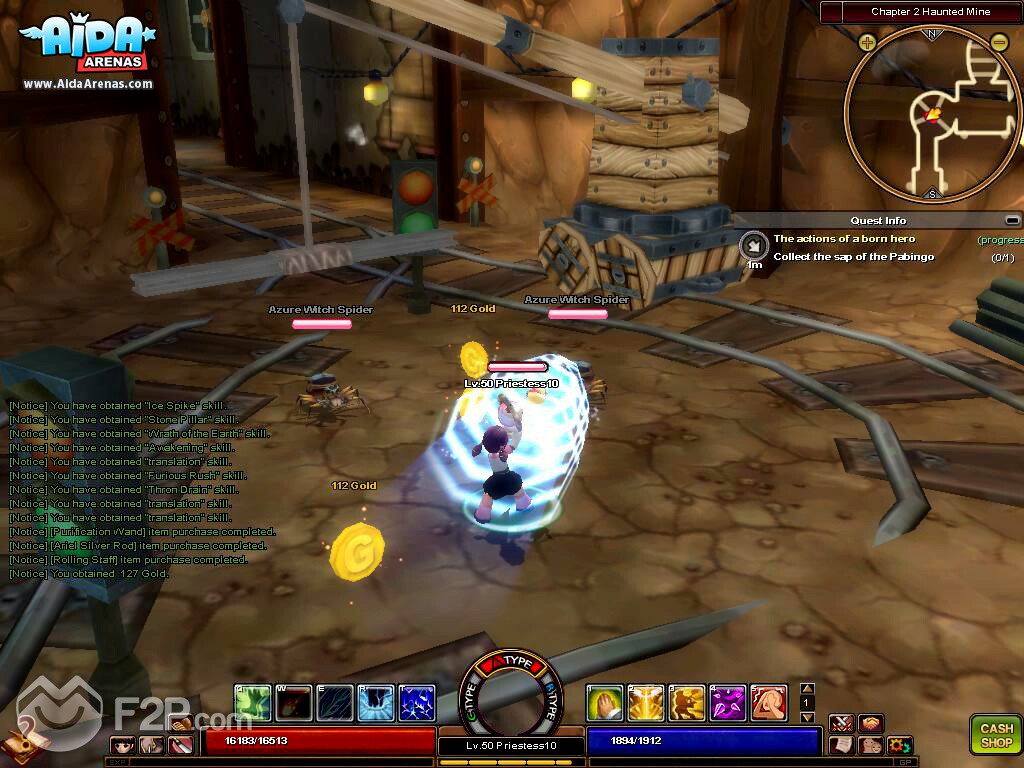Screen dimensions: 1024x768
Task: Zoom in the minimap with the plus button
Action: click(x=866, y=42)
